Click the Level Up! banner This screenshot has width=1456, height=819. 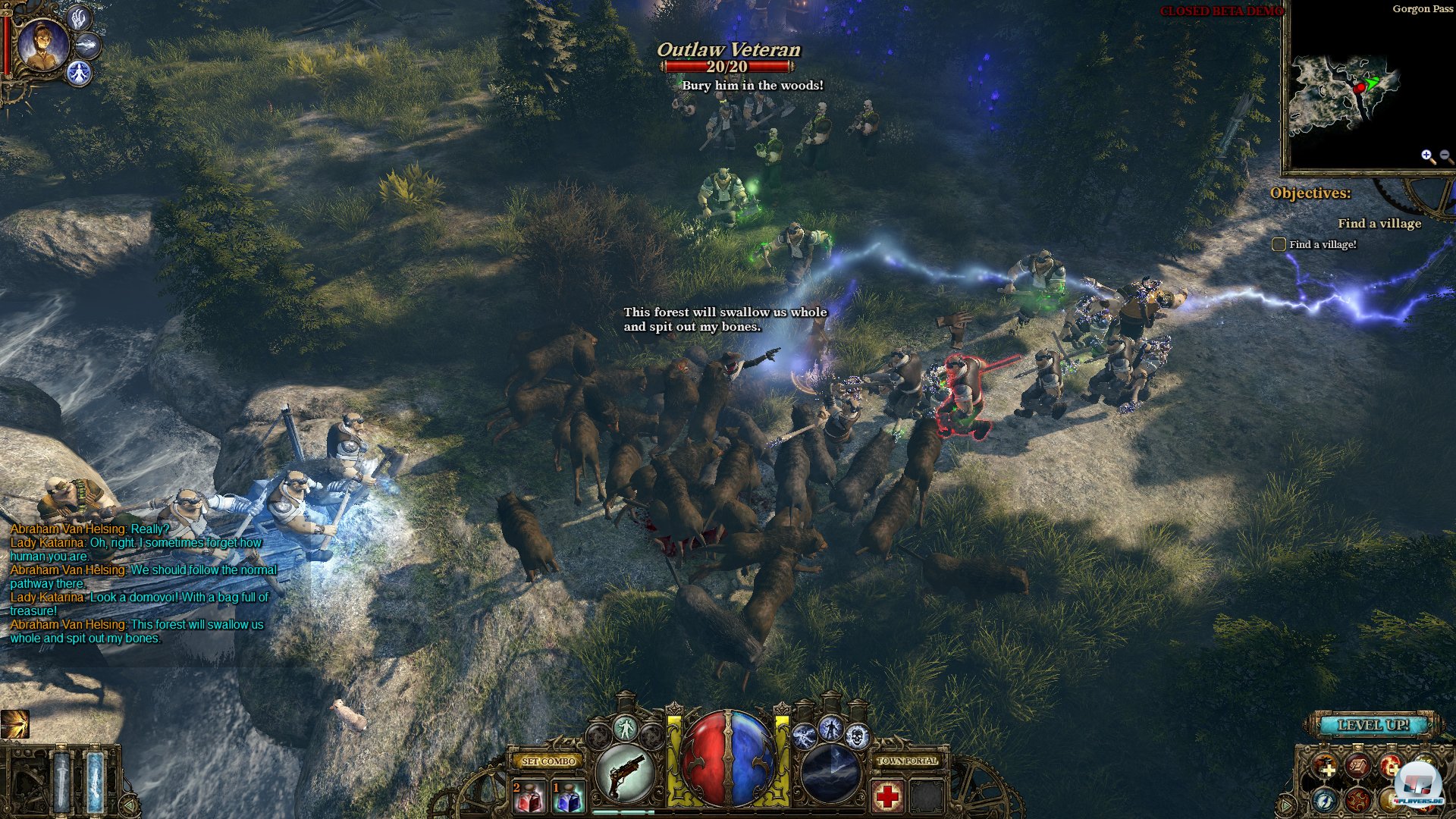coord(1373,725)
